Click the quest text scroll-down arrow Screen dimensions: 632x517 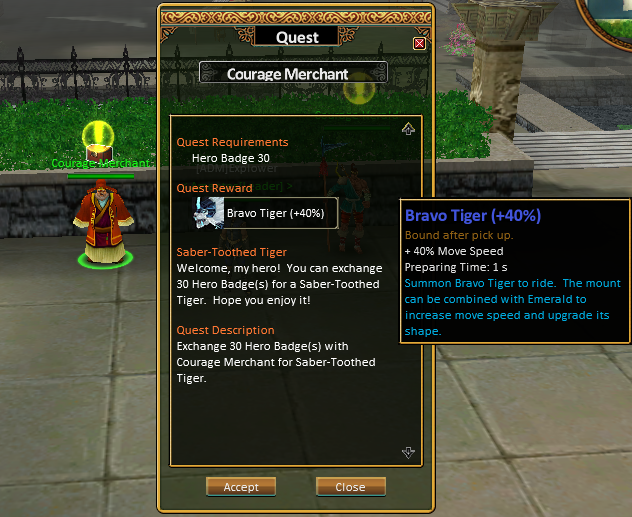point(408,452)
